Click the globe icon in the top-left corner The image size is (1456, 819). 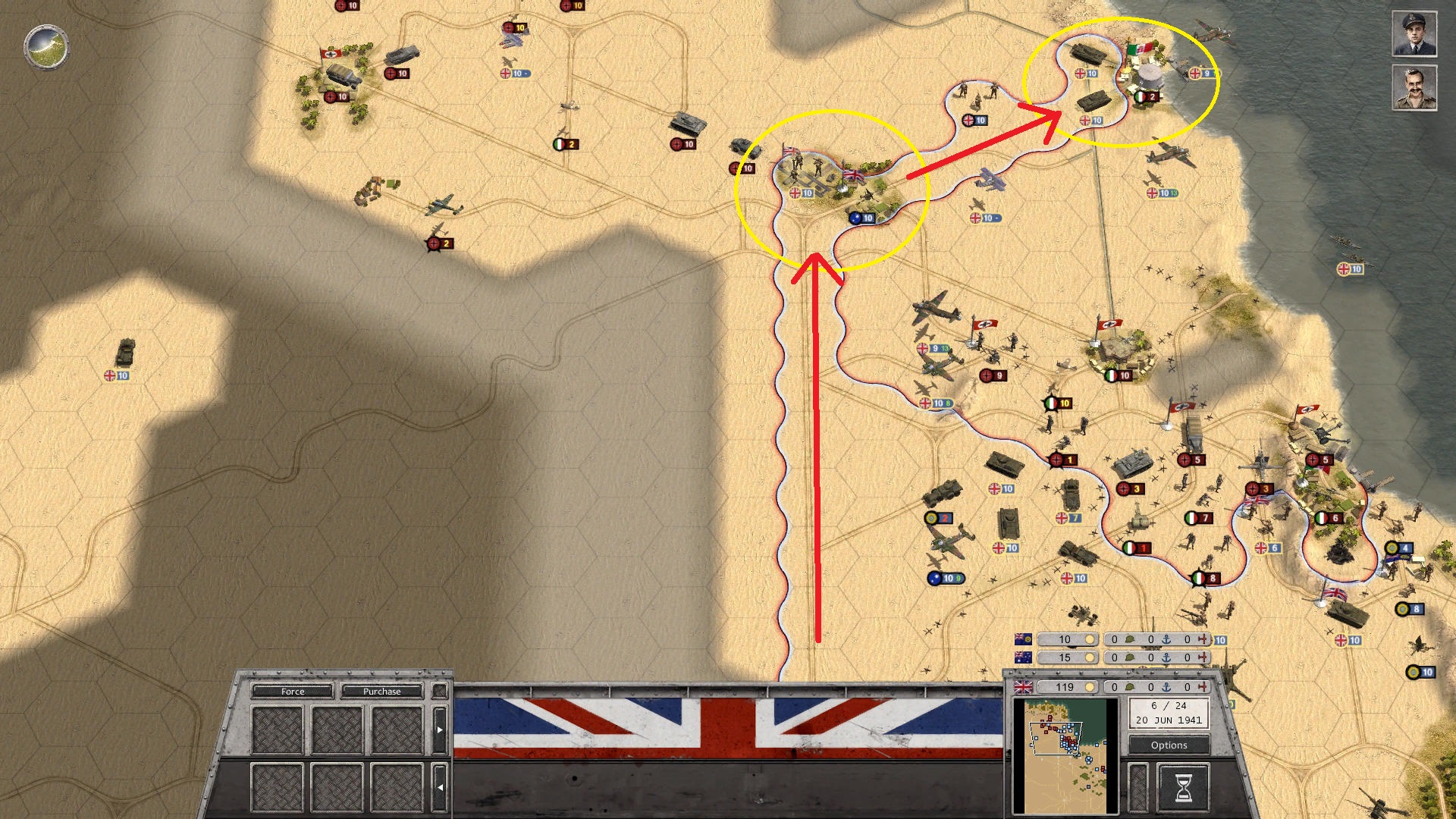(x=45, y=47)
